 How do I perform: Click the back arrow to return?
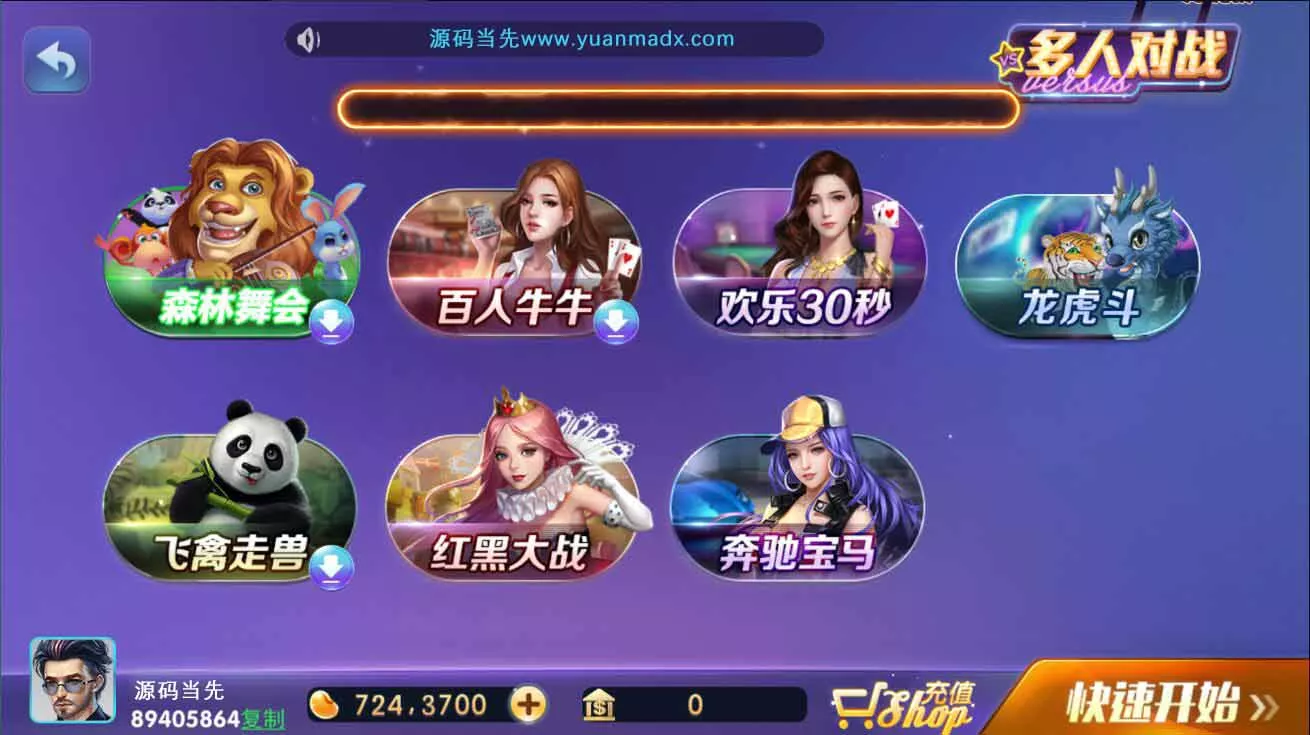(56, 58)
